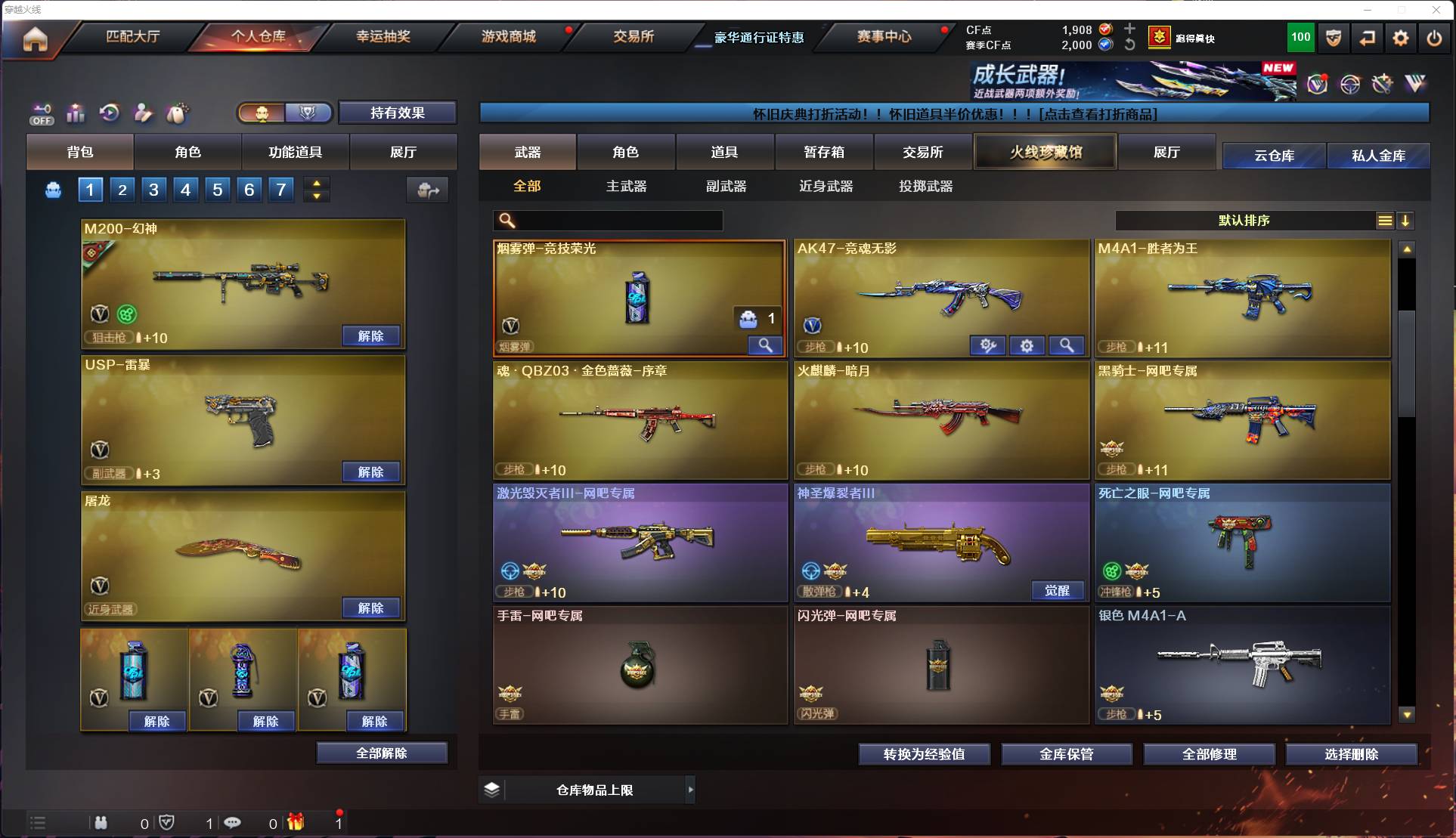Click the circular replay arrow icon in left toolbar
Image resolution: width=1456 pixels, height=838 pixels.
pyautogui.click(x=109, y=113)
